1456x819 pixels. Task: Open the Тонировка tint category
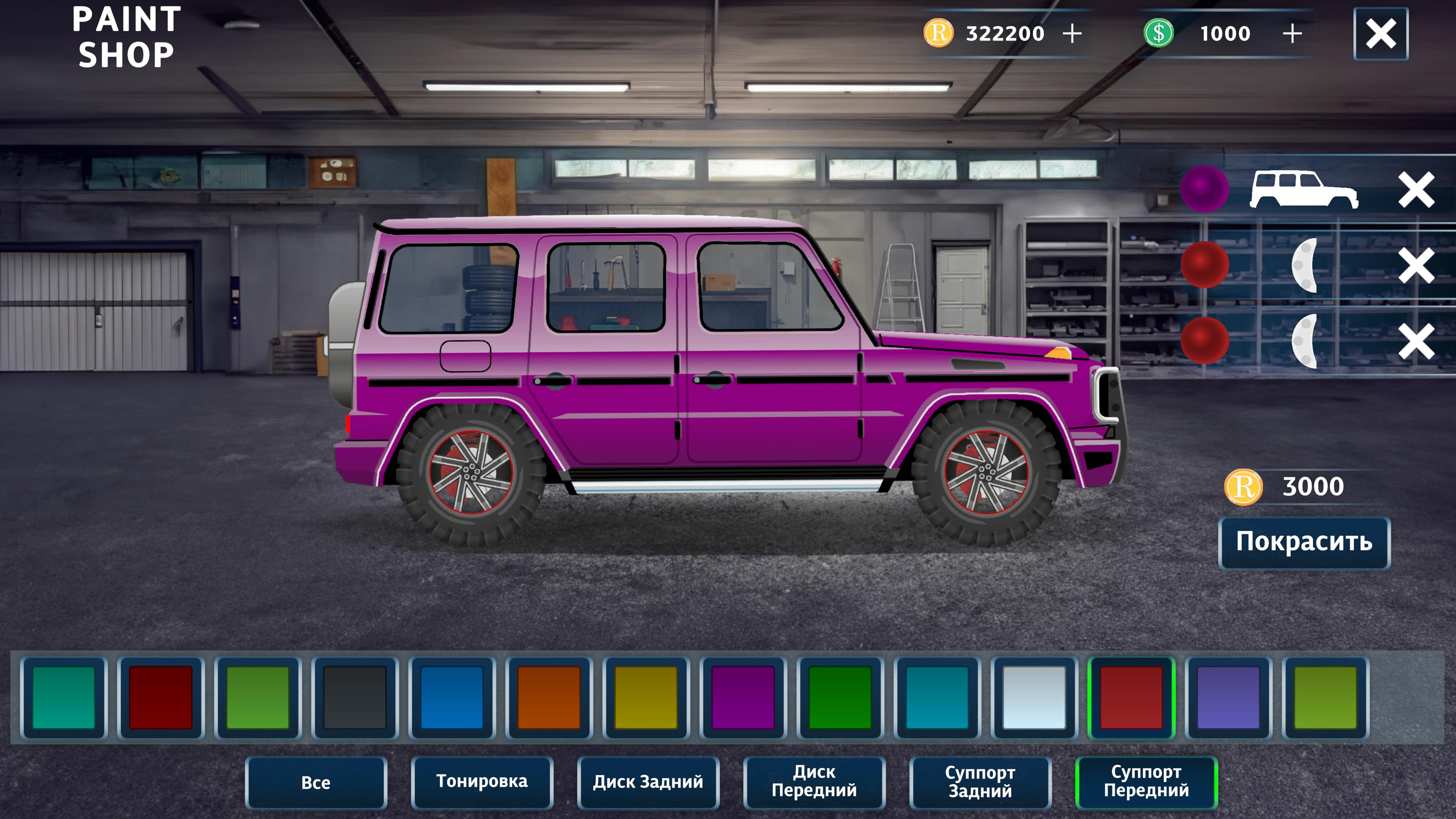click(x=482, y=782)
